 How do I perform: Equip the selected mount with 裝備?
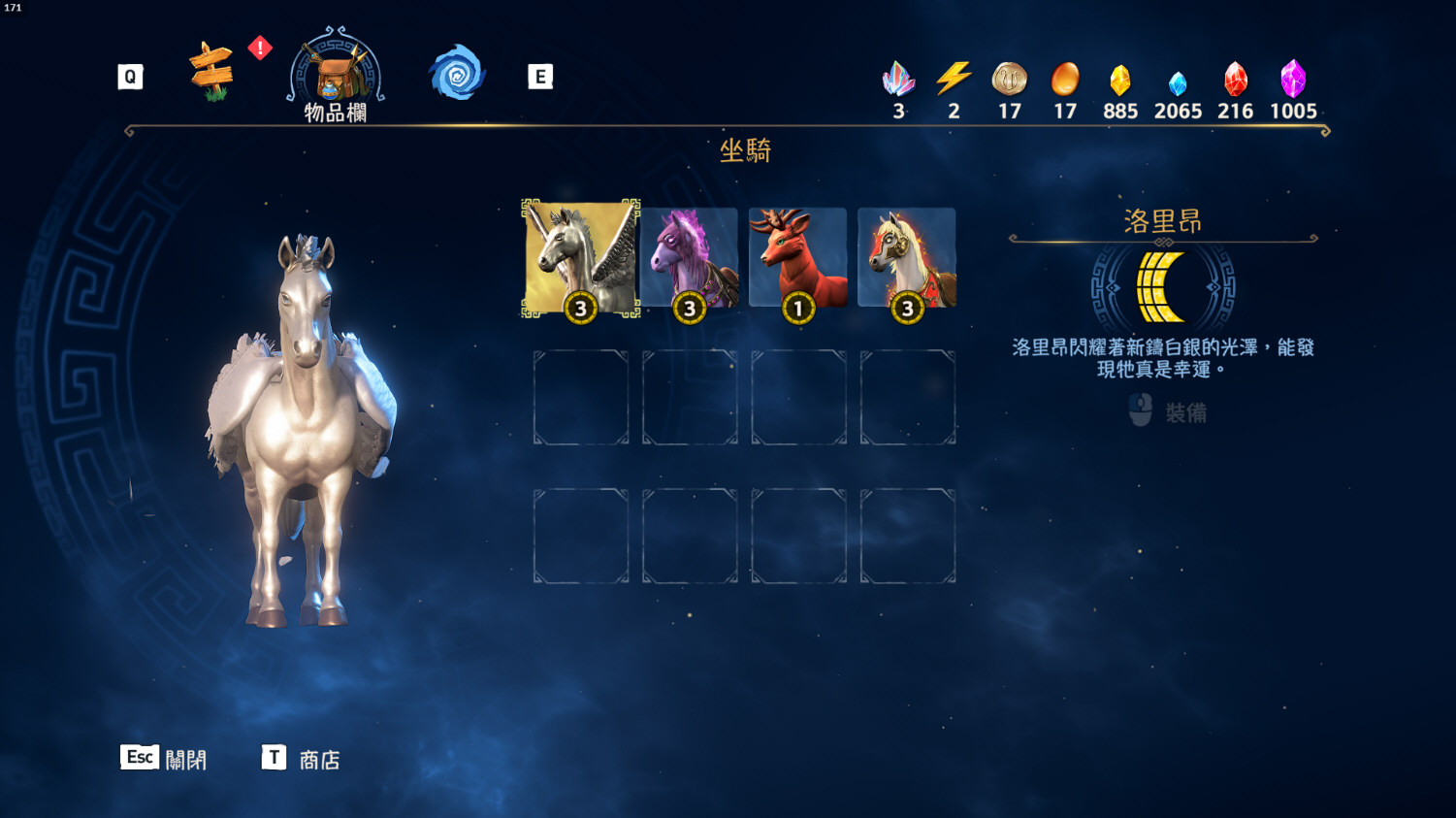click(x=1169, y=412)
